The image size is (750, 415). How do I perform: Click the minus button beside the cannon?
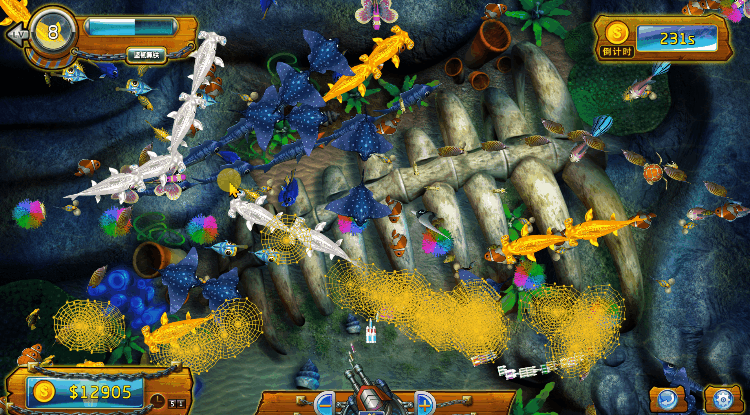[324, 404]
